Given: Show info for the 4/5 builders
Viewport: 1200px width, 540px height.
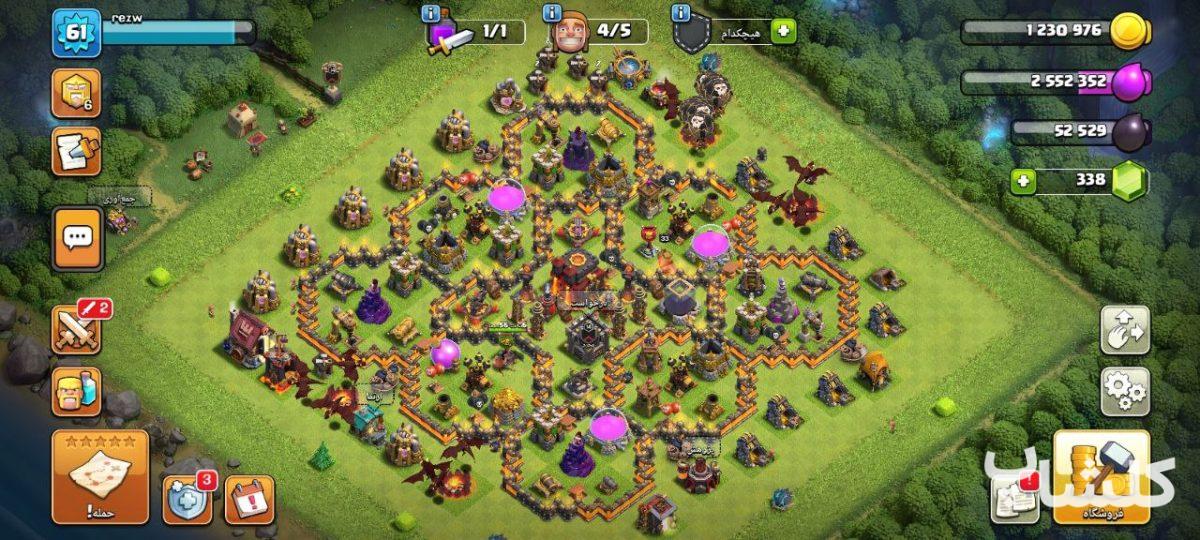Looking at the screenshot, I should point(551,14).
